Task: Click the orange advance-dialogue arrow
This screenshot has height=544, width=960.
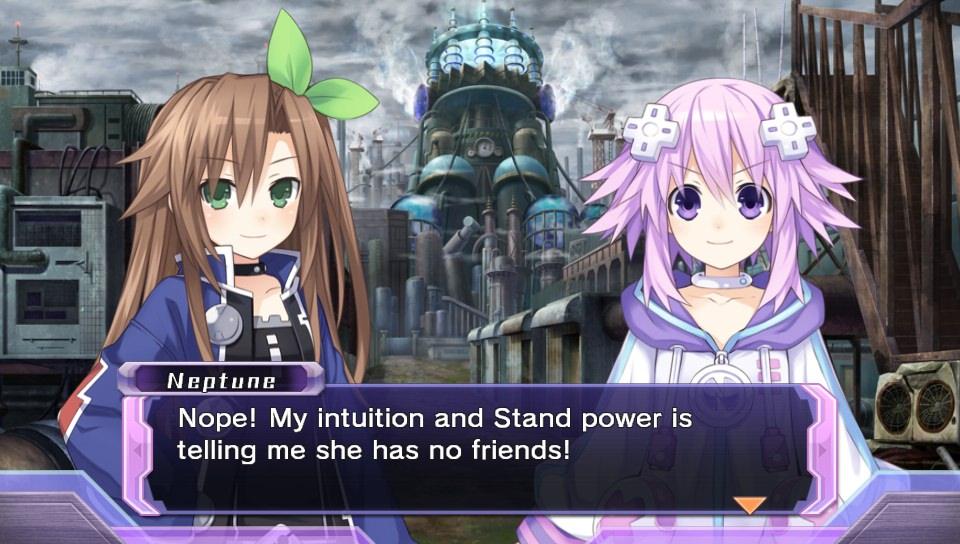Action: (x=749, y=504)
